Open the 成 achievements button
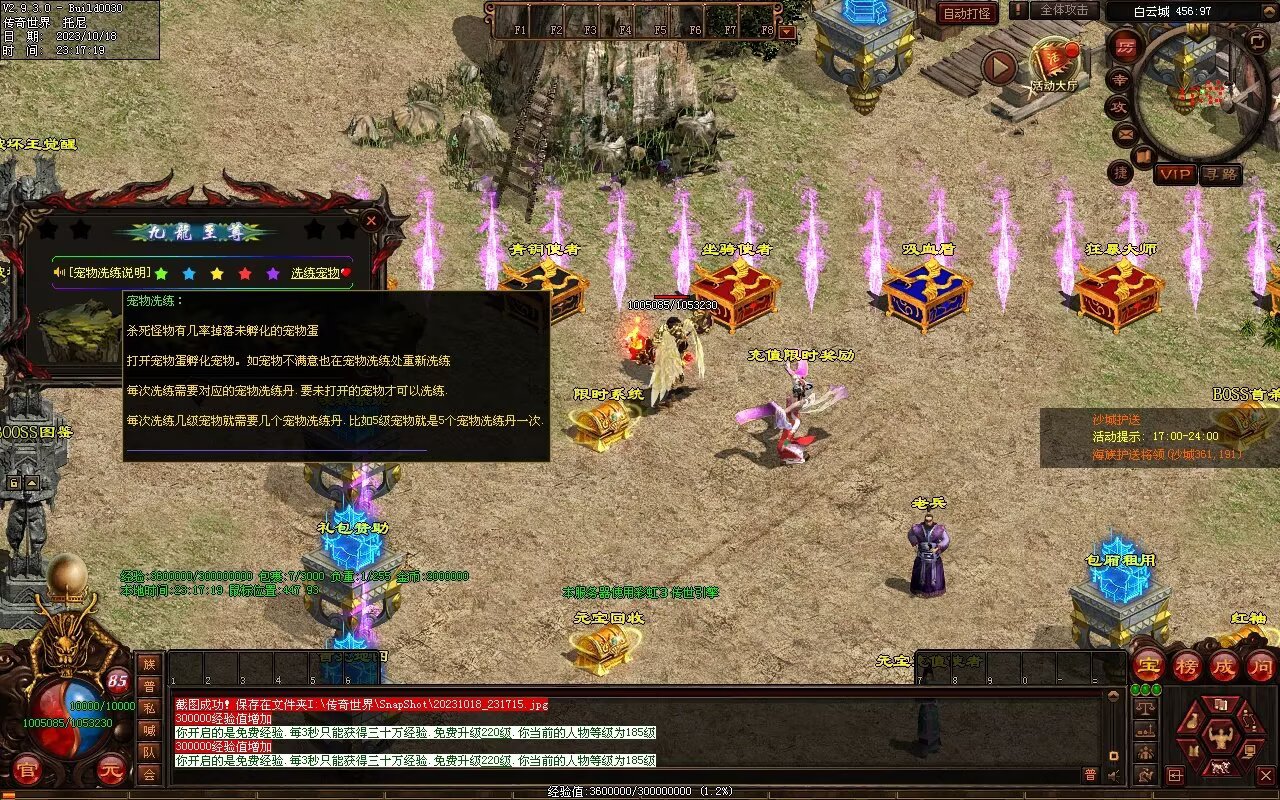The height and width of the screenshot is (800, 1280). point(1223,665)
